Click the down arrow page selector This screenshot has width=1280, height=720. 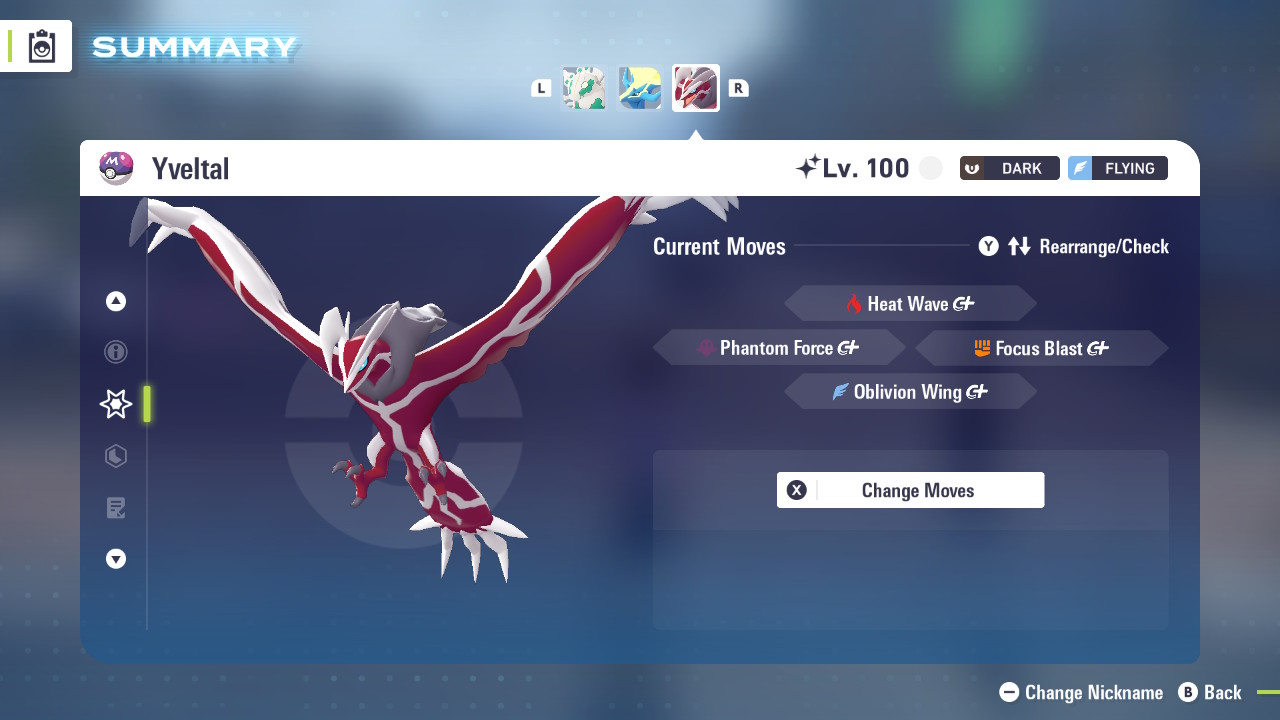point(116,559)
